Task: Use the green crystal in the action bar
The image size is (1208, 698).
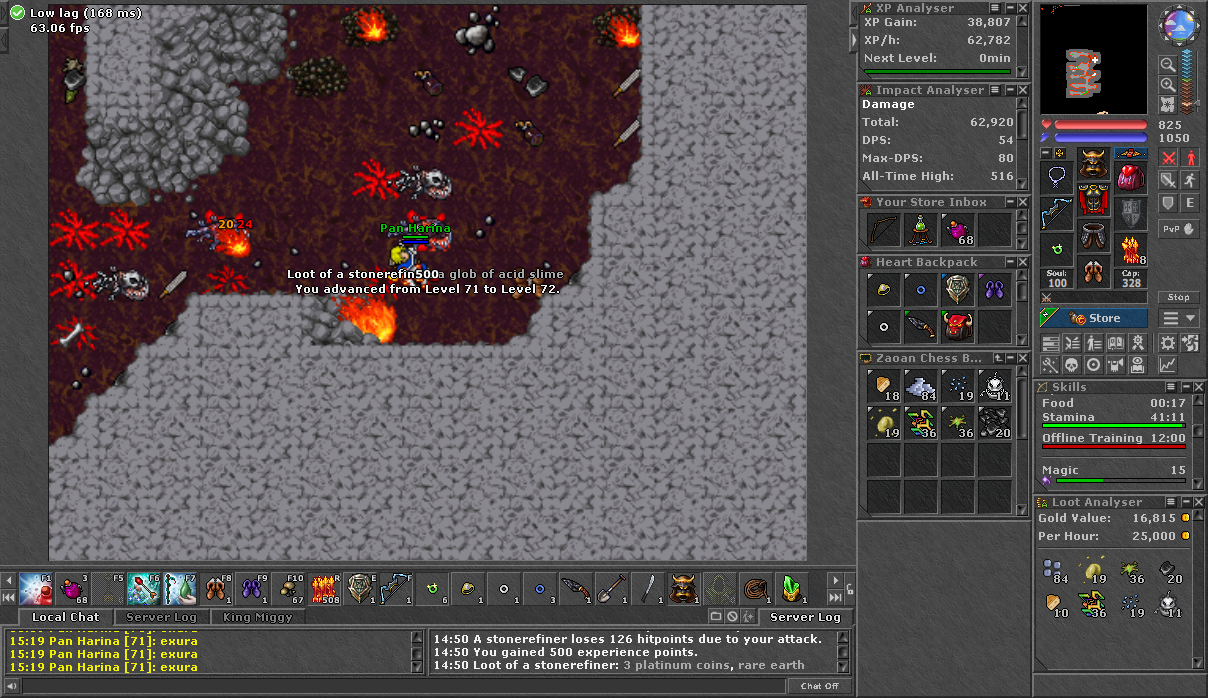Action: coord(792,588)
